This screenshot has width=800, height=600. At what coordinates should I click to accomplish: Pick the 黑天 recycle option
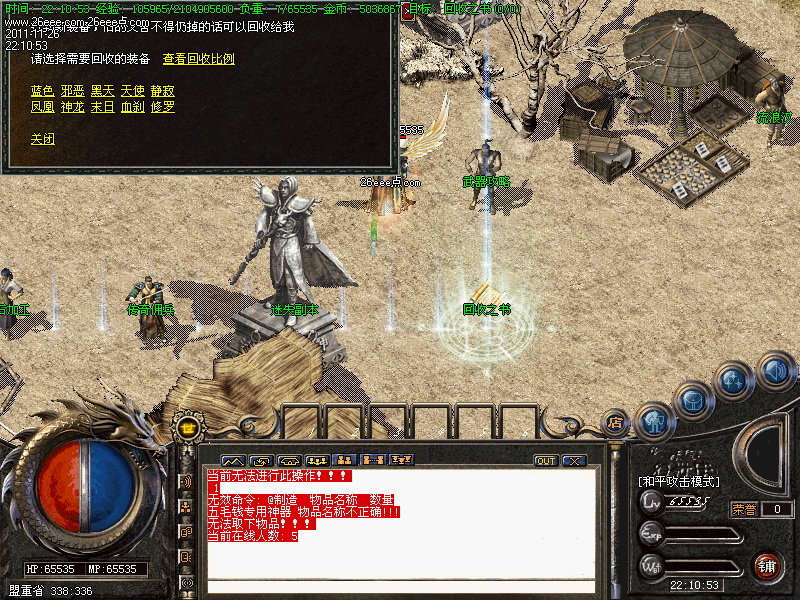point(102,91)
